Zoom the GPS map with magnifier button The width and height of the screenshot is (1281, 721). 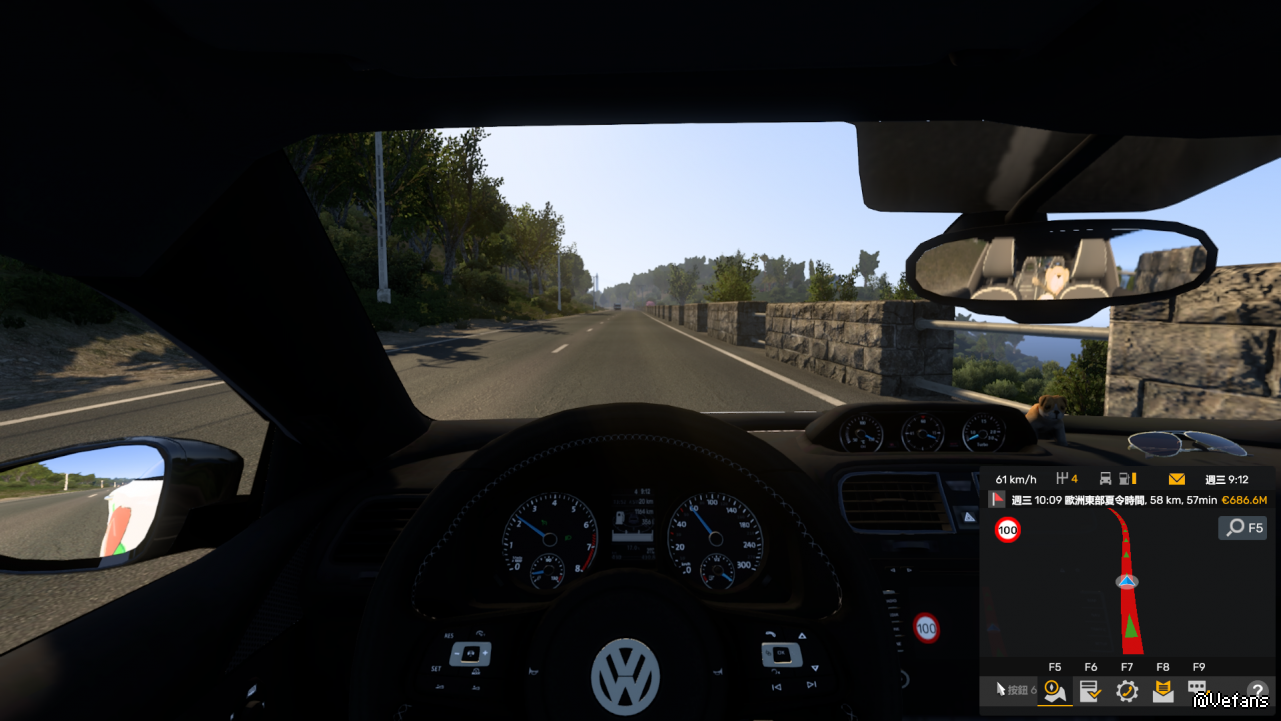pyautogui.click(x=1242, y=527)
